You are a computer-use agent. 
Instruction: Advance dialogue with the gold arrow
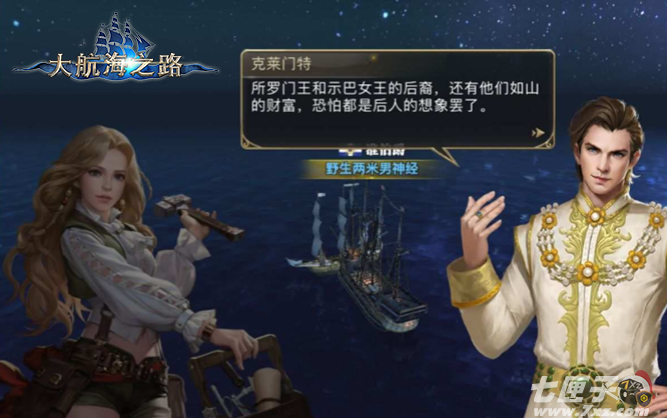pyautogui.click(x=538, y=131)
